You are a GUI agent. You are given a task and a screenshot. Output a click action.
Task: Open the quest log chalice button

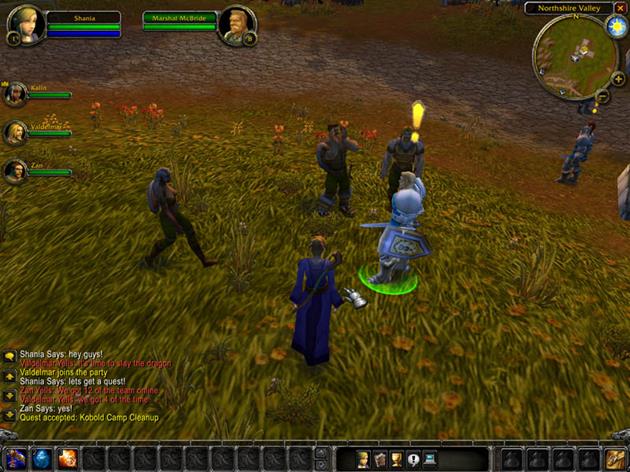tap(397, 459)
